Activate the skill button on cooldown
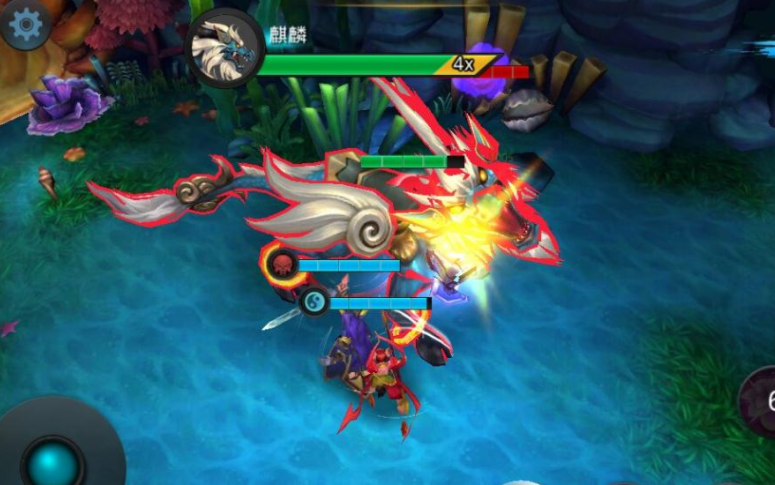Viewport: 775px width, 485px height. pyautogui.click(x=762, y=400)
